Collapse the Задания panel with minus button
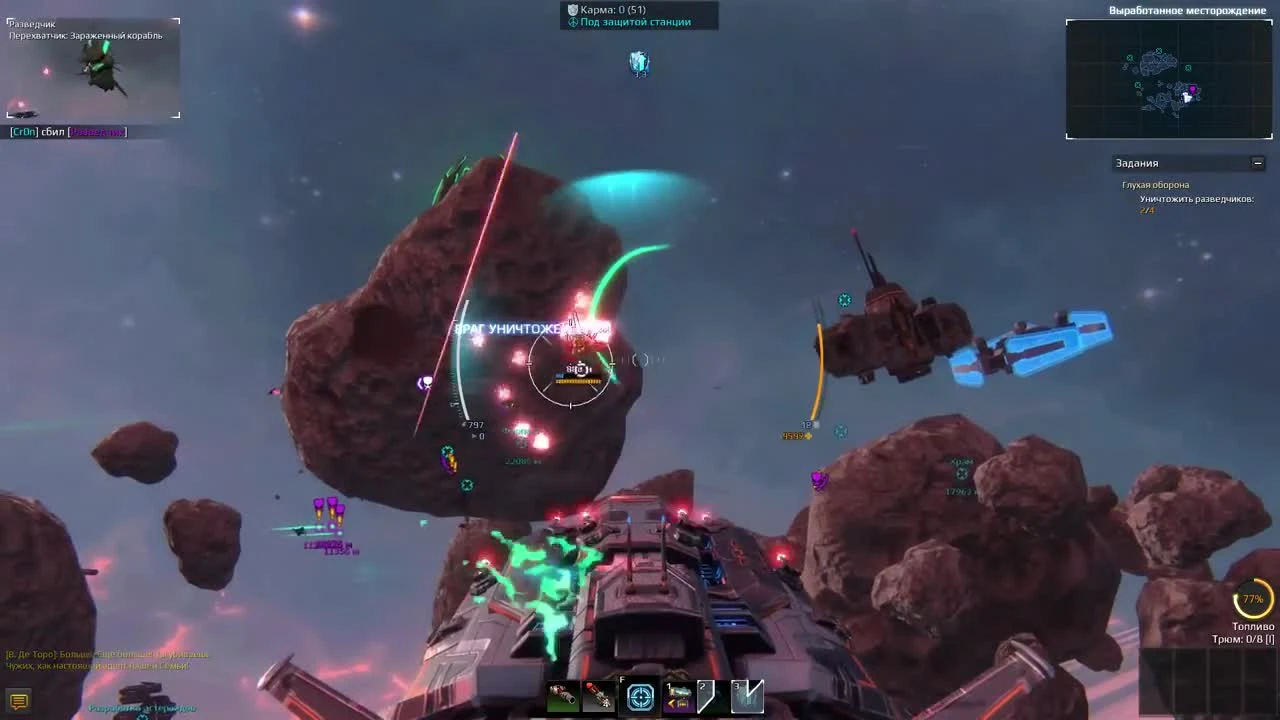 click(1258, 162)
